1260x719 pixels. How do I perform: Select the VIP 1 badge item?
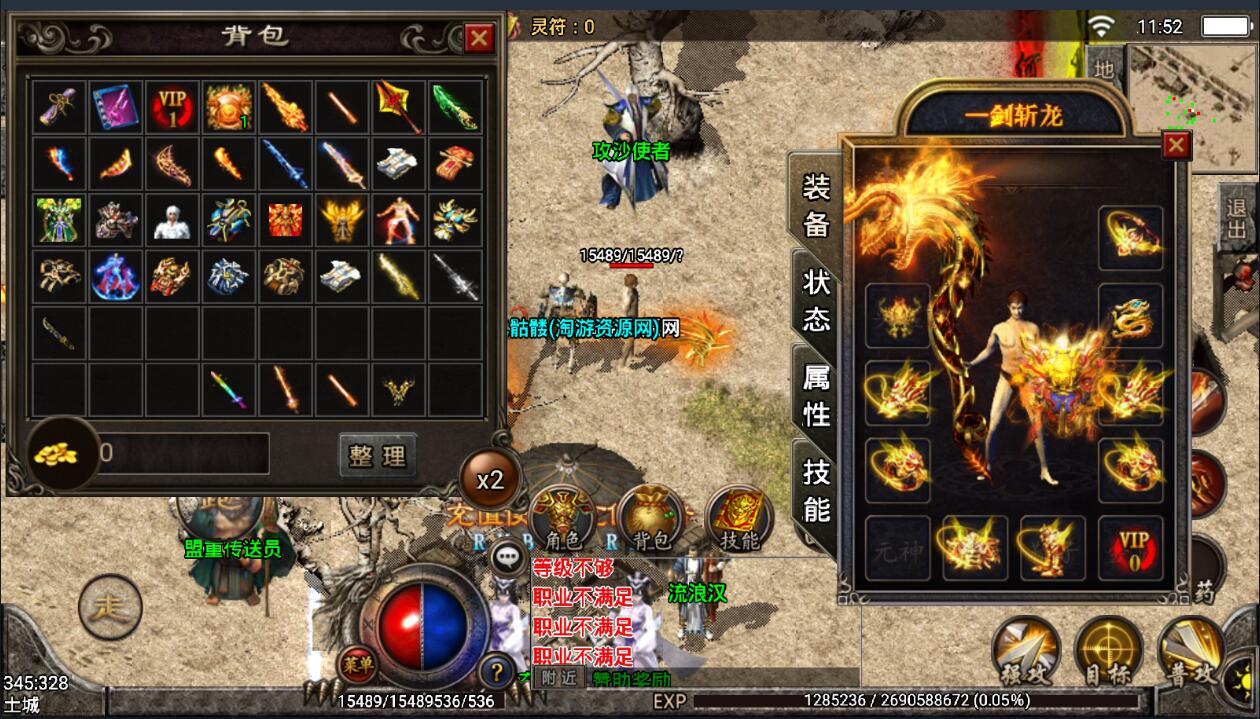pos(173,107)
